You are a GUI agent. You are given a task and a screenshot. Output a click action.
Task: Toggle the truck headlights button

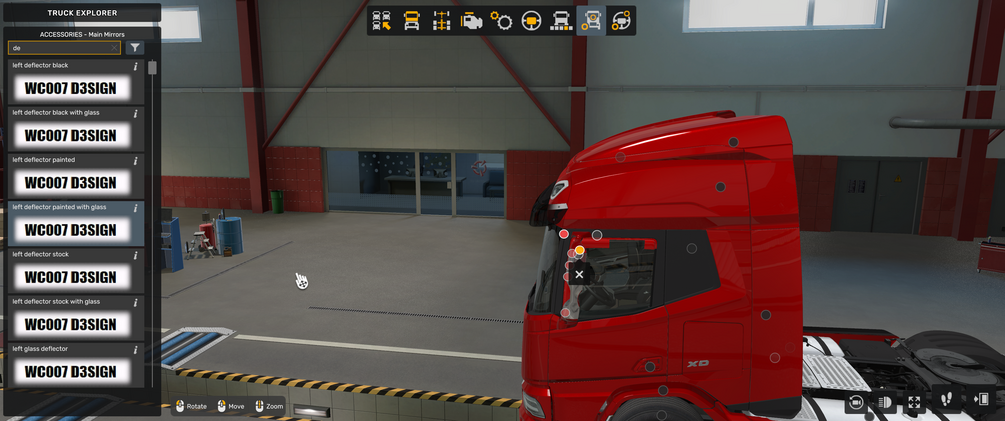pos(885,402)
